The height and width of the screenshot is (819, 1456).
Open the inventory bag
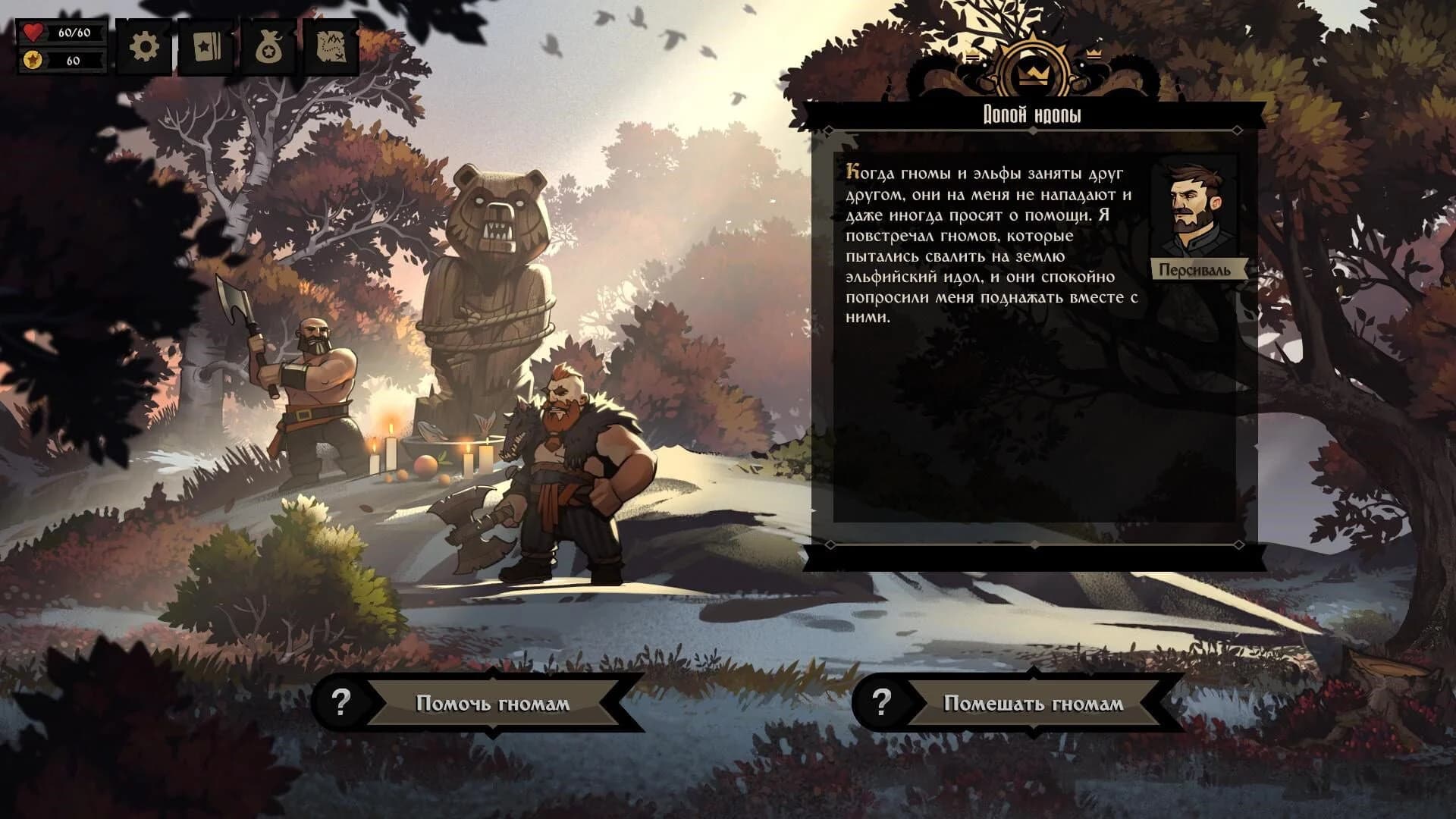tap(270, 45)
